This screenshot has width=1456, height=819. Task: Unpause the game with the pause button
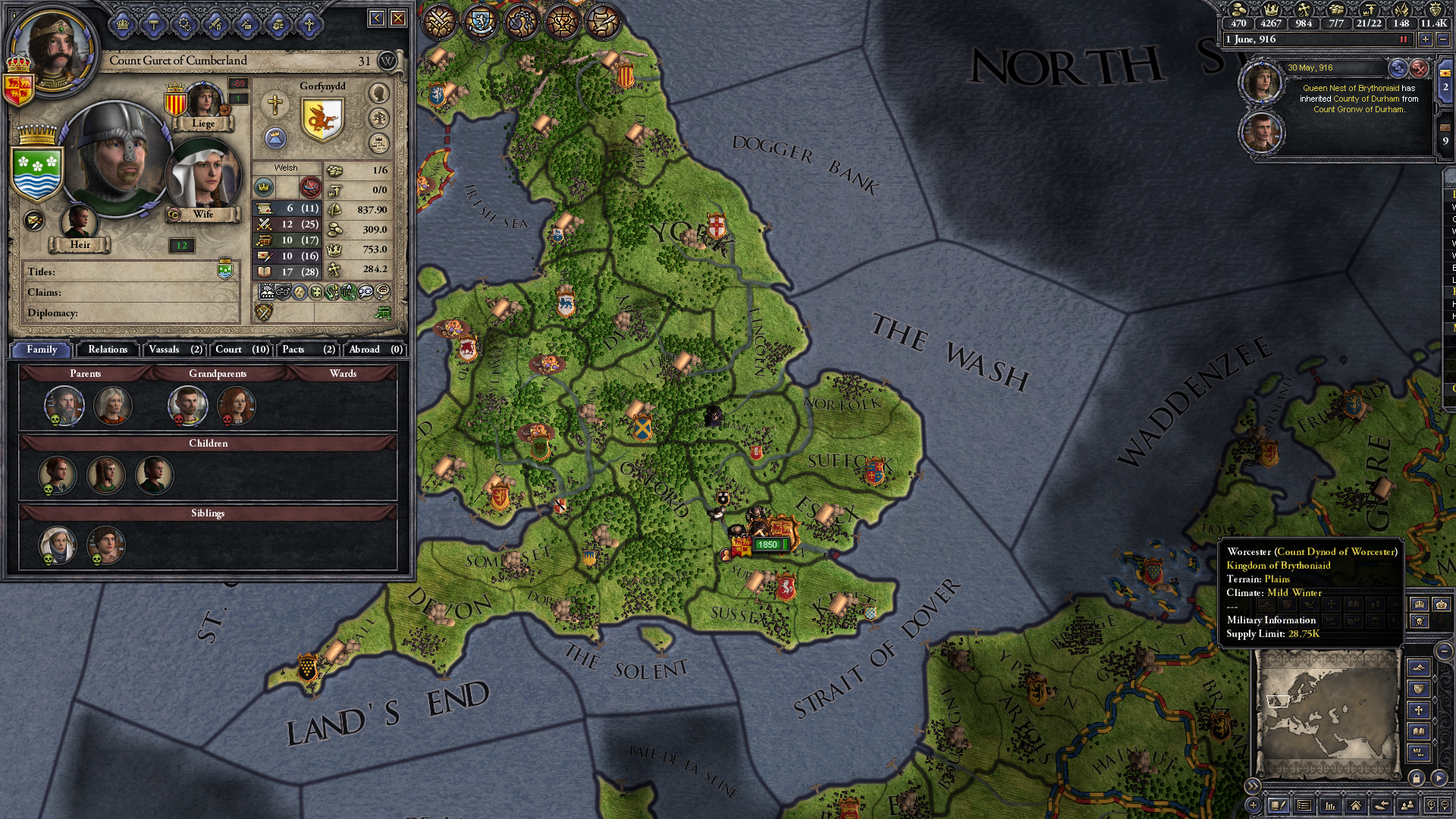click(x=1402, y=39)
